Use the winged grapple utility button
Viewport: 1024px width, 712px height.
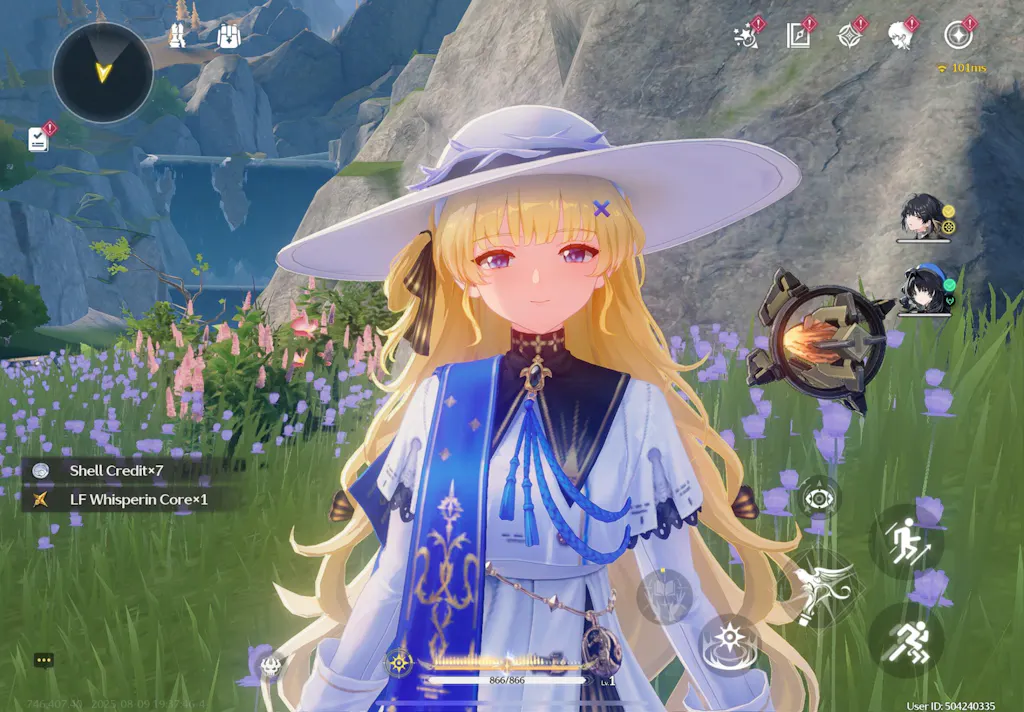pyautogui.click(x=818, y=591)
